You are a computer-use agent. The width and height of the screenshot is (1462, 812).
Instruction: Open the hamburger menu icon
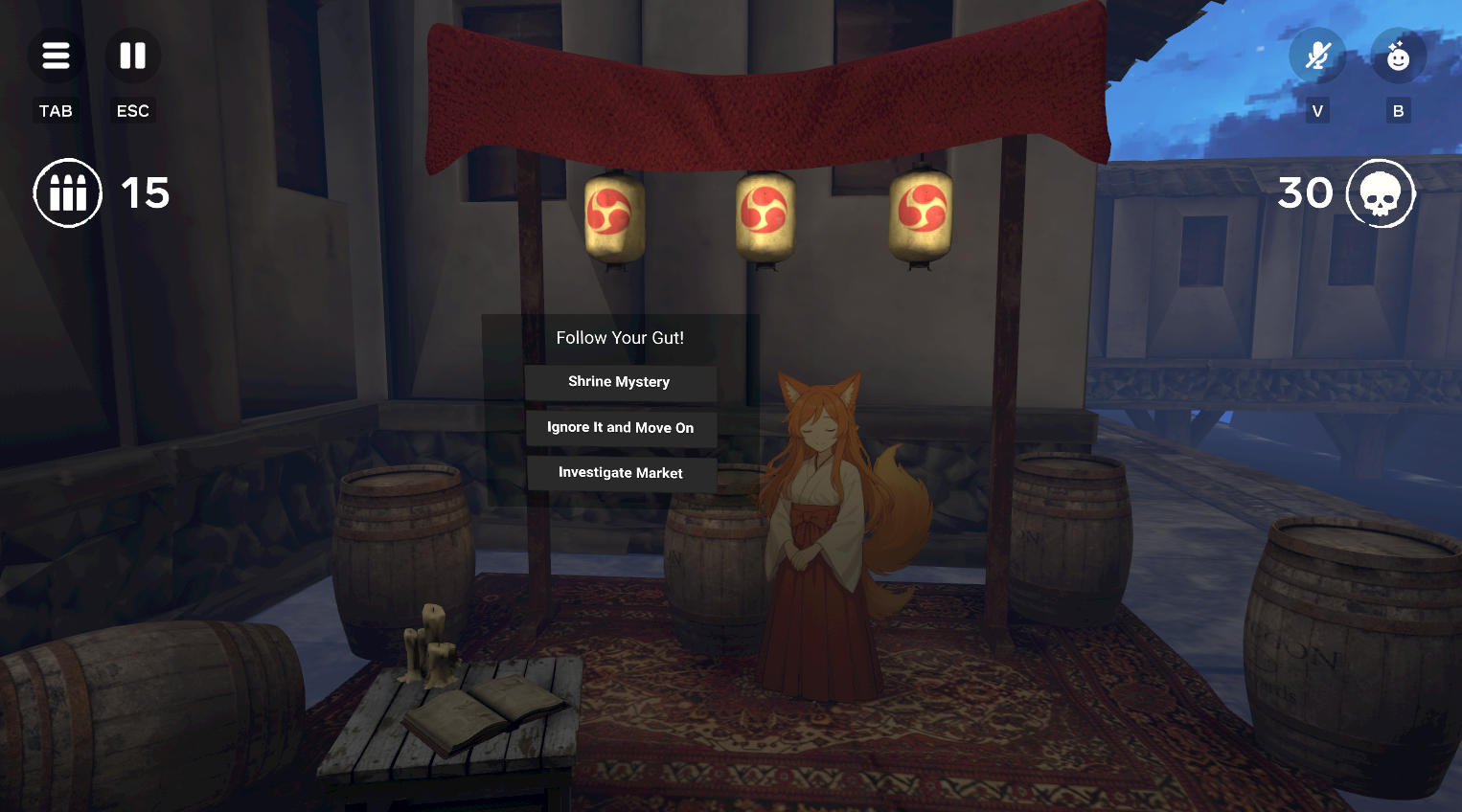tap(56, 55)
